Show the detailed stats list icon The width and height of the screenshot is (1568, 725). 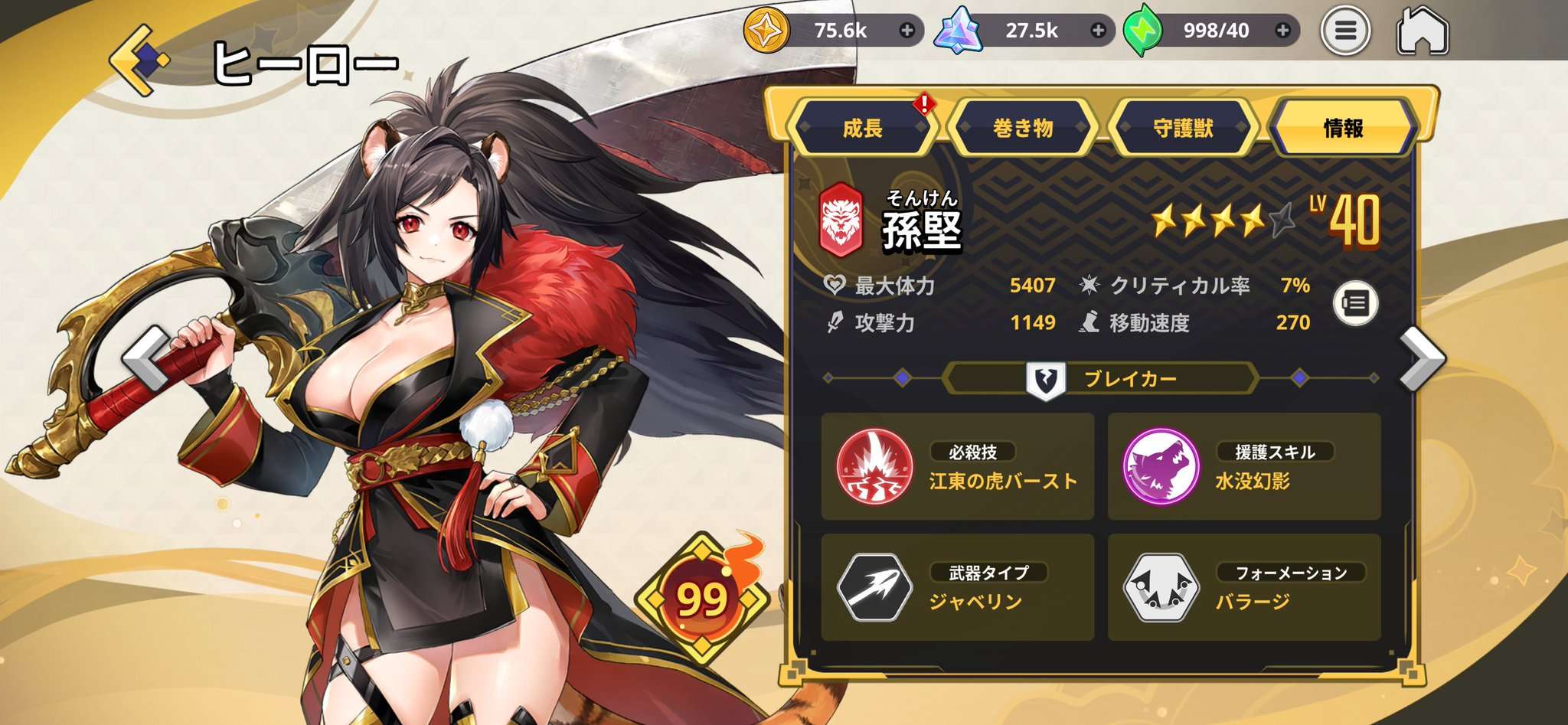pyautogui.click(x=1356, y=303)
